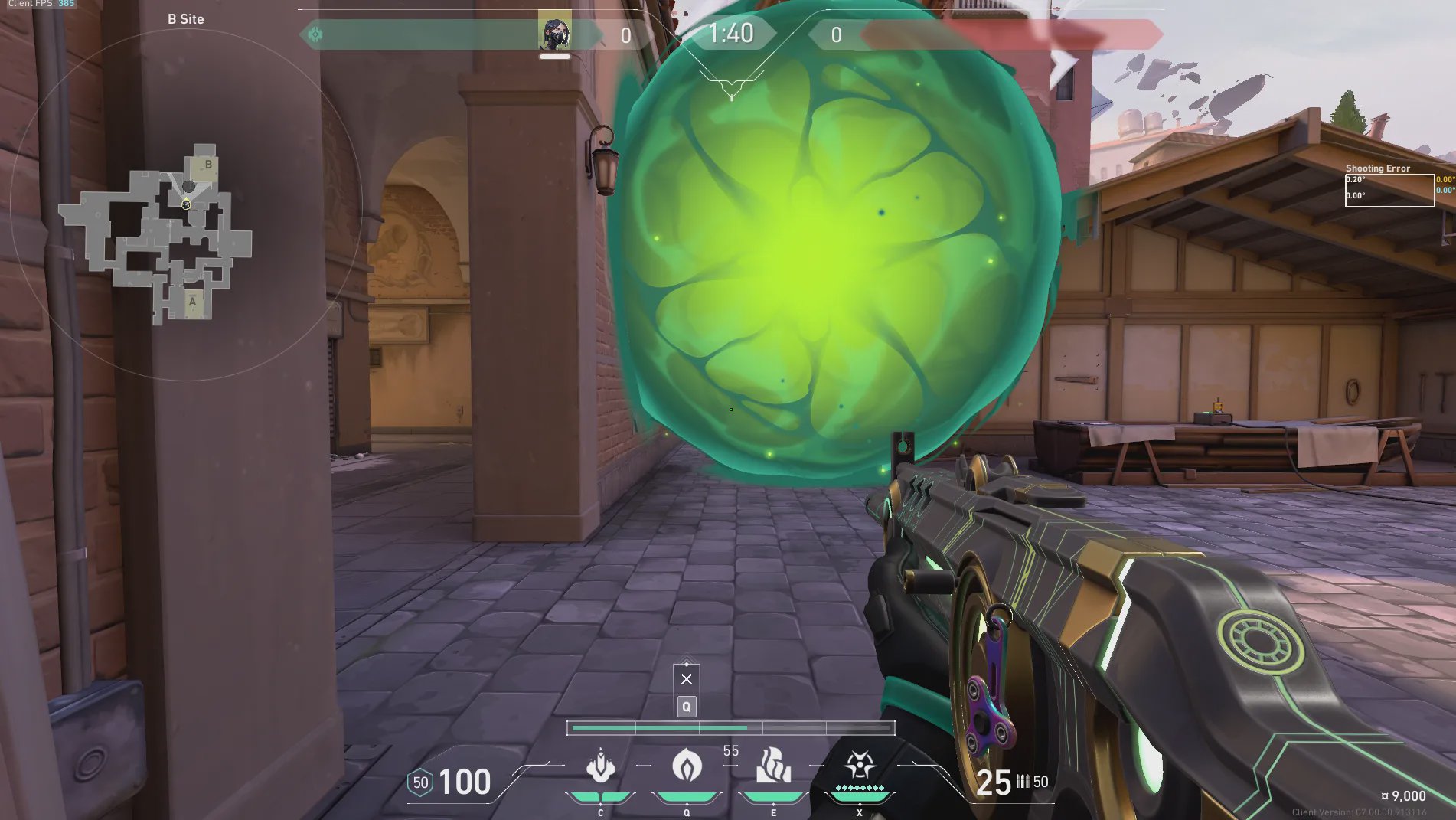Select the Poison Cloud ability icon

coord(687,766)
